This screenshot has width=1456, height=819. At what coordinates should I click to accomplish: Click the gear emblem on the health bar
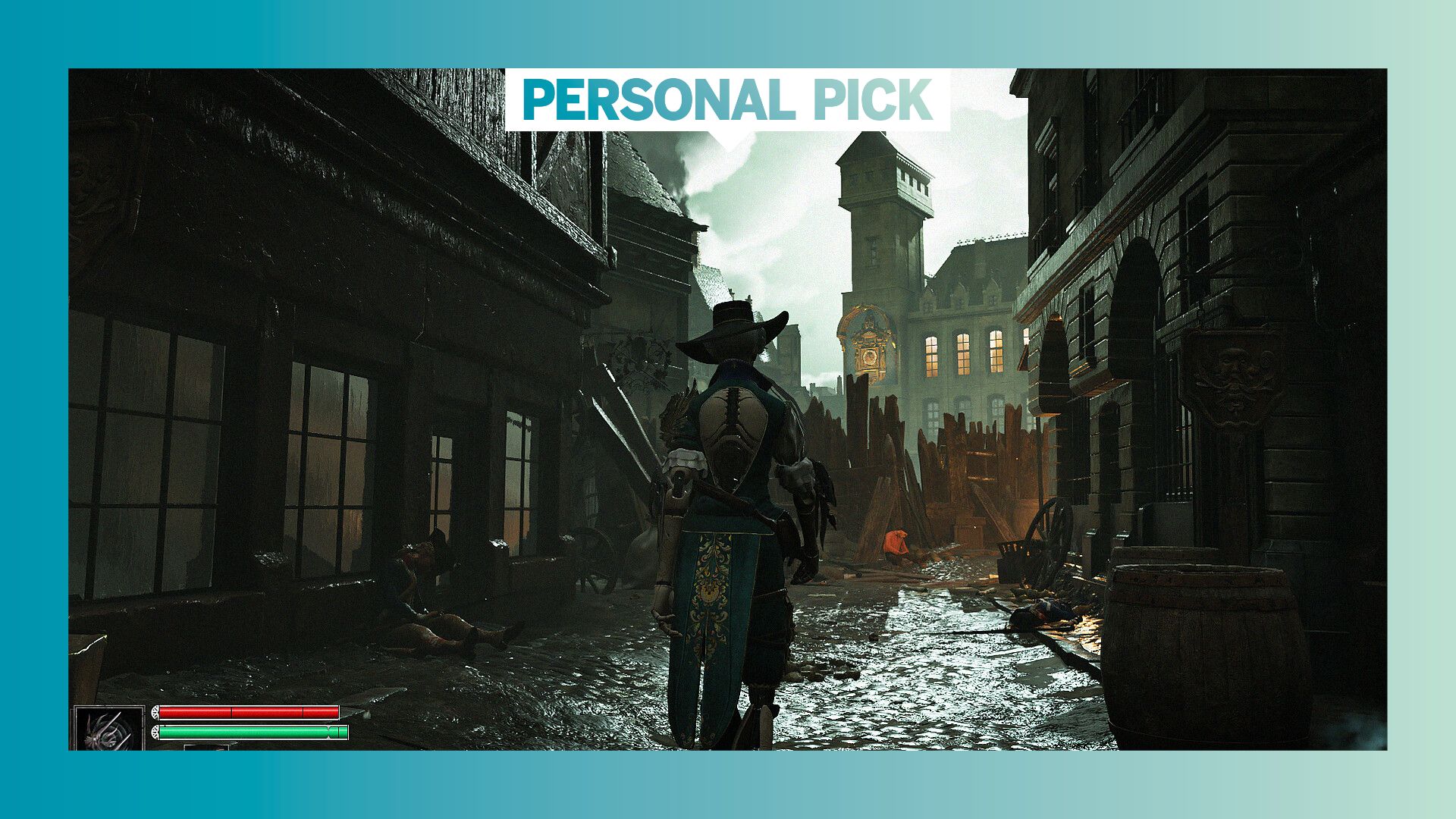click(155, 711)
